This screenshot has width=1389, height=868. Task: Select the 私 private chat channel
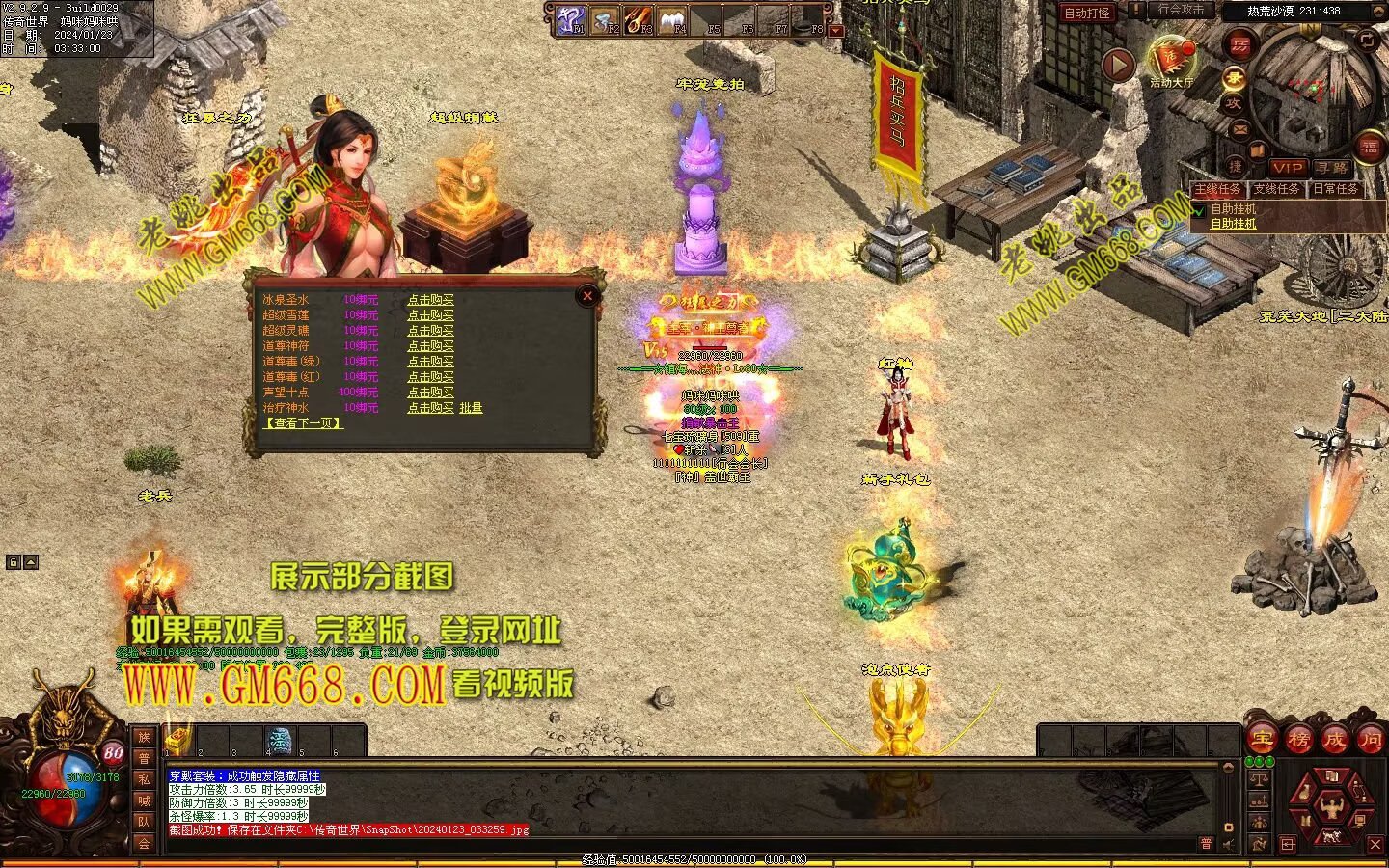[144, 779]
